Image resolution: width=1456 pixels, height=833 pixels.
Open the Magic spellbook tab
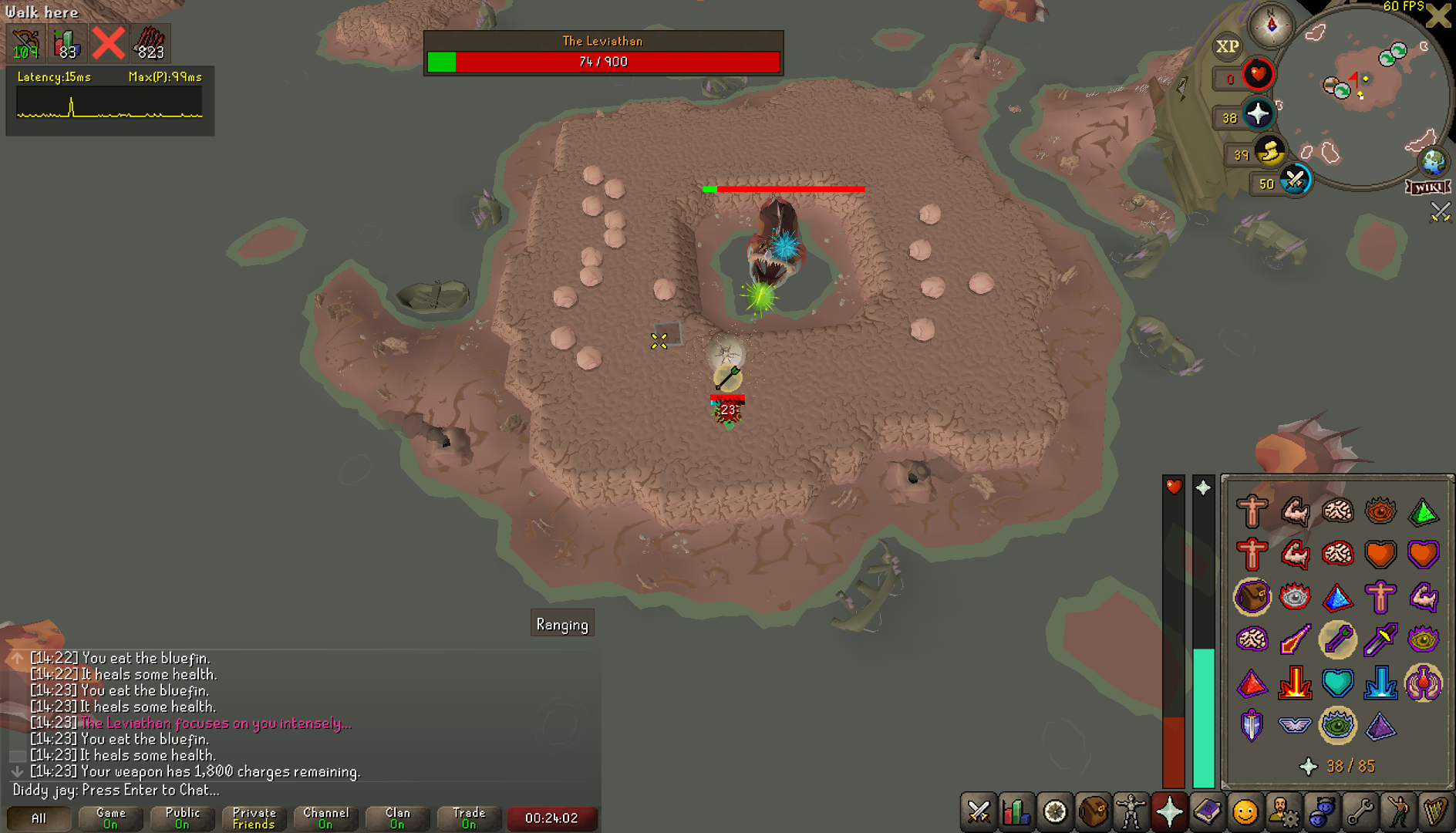(x=1207, y=812)
